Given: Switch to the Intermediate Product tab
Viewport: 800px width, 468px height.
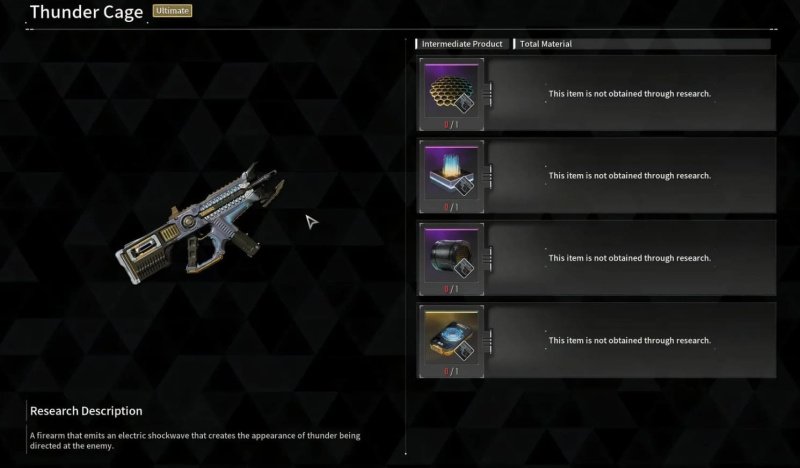Looking at the screenshot, I should [460, 44].
